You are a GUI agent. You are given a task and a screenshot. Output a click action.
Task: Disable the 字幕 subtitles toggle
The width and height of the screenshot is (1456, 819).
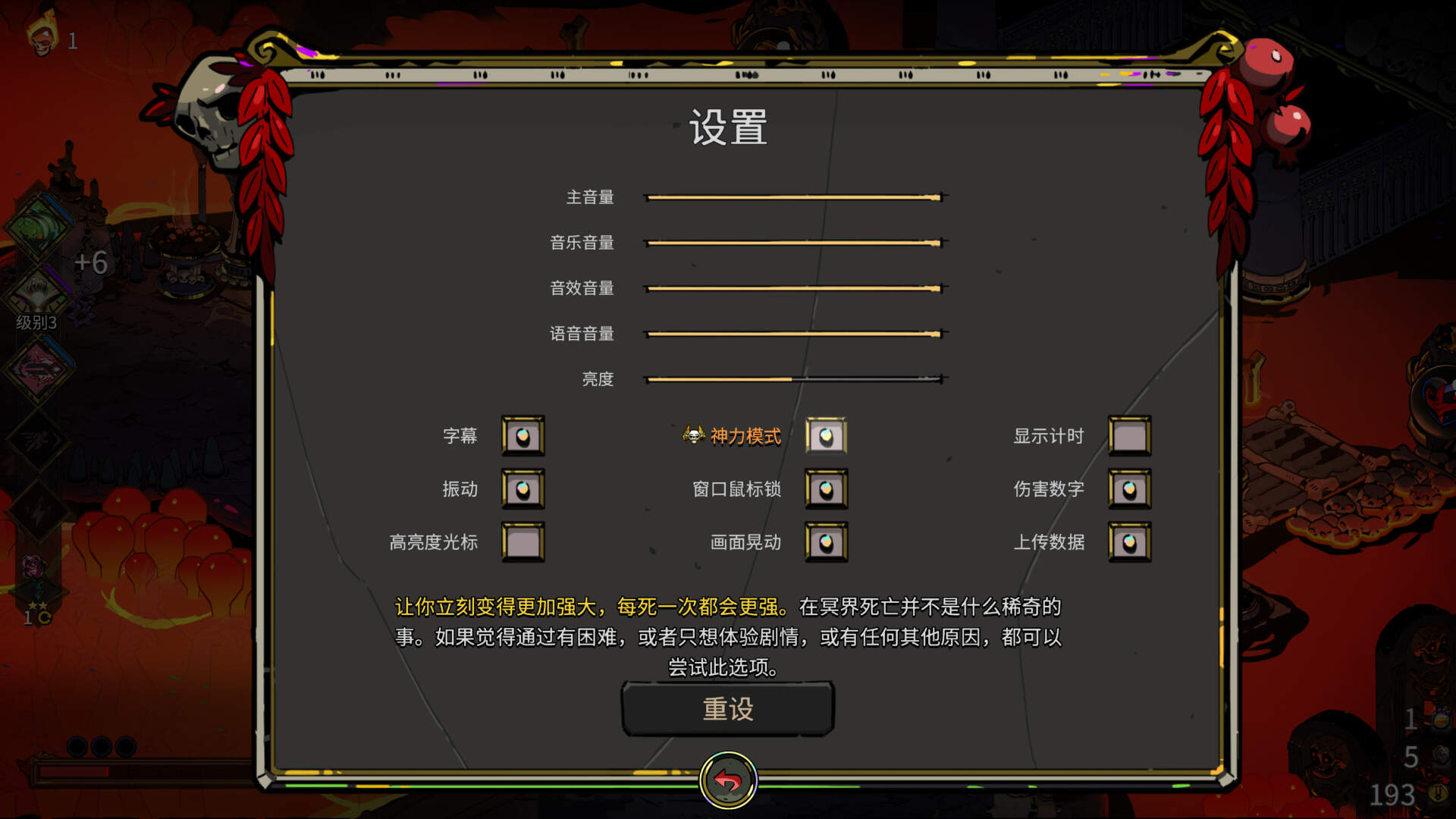click(x=523, y=436)
